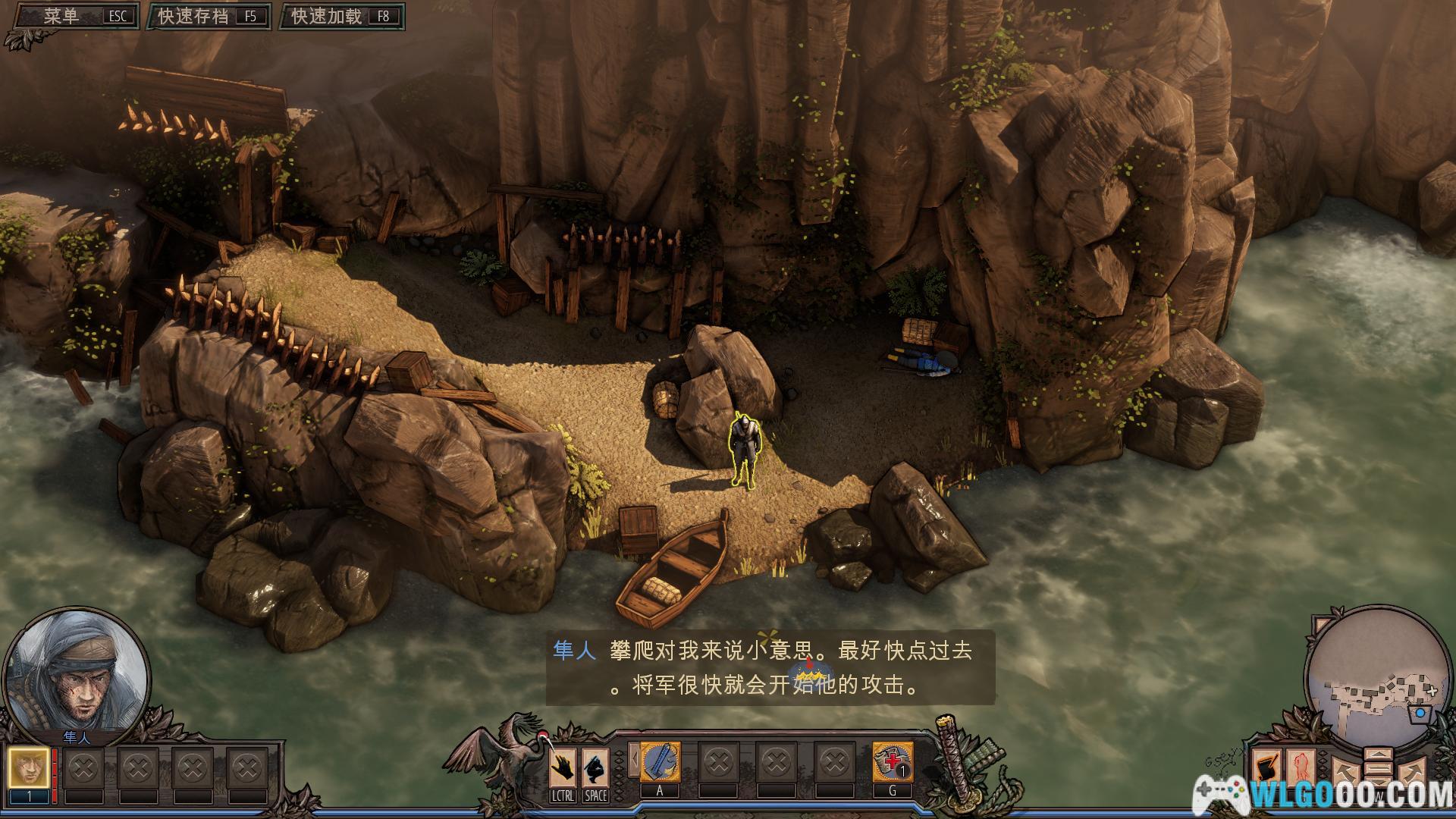Select the blue sword attack ability
This screenshot has width=1456, height=819.
(x=660, y=763)
